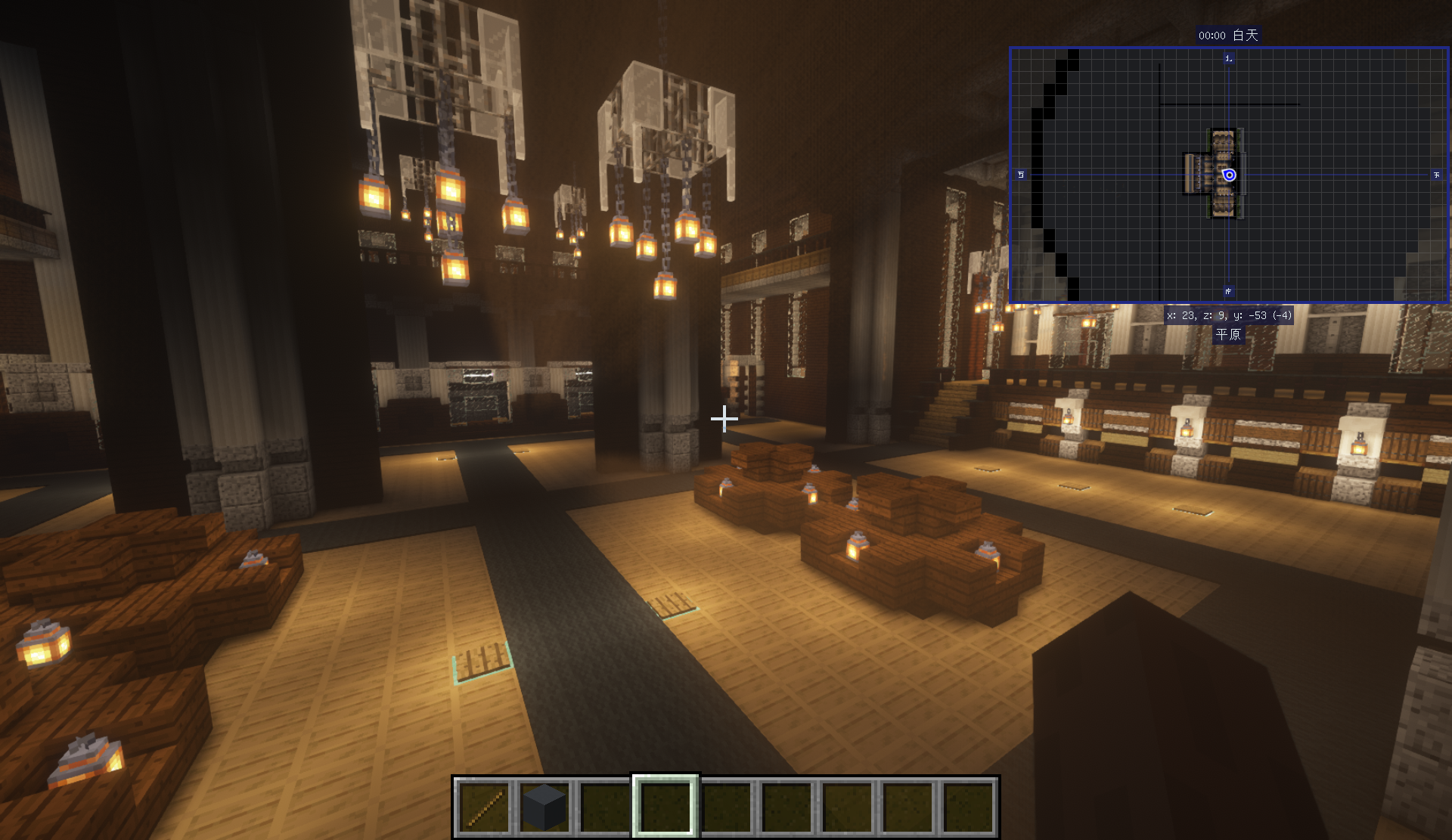This screenshot has width=1452, height=840.
Task: Click the west compass label on minimap
Action: 1021,175
